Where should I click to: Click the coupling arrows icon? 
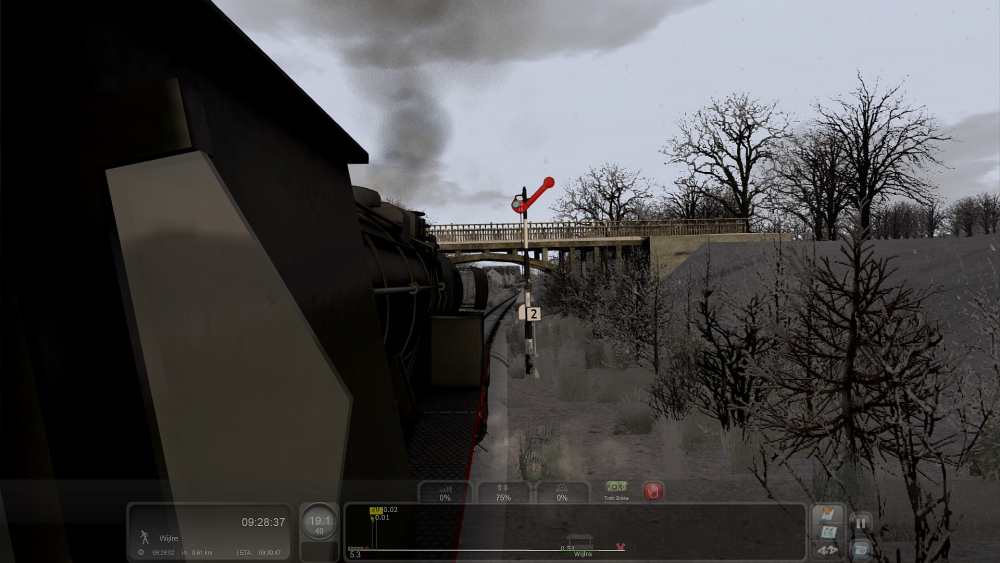click(x=827, y=550)
